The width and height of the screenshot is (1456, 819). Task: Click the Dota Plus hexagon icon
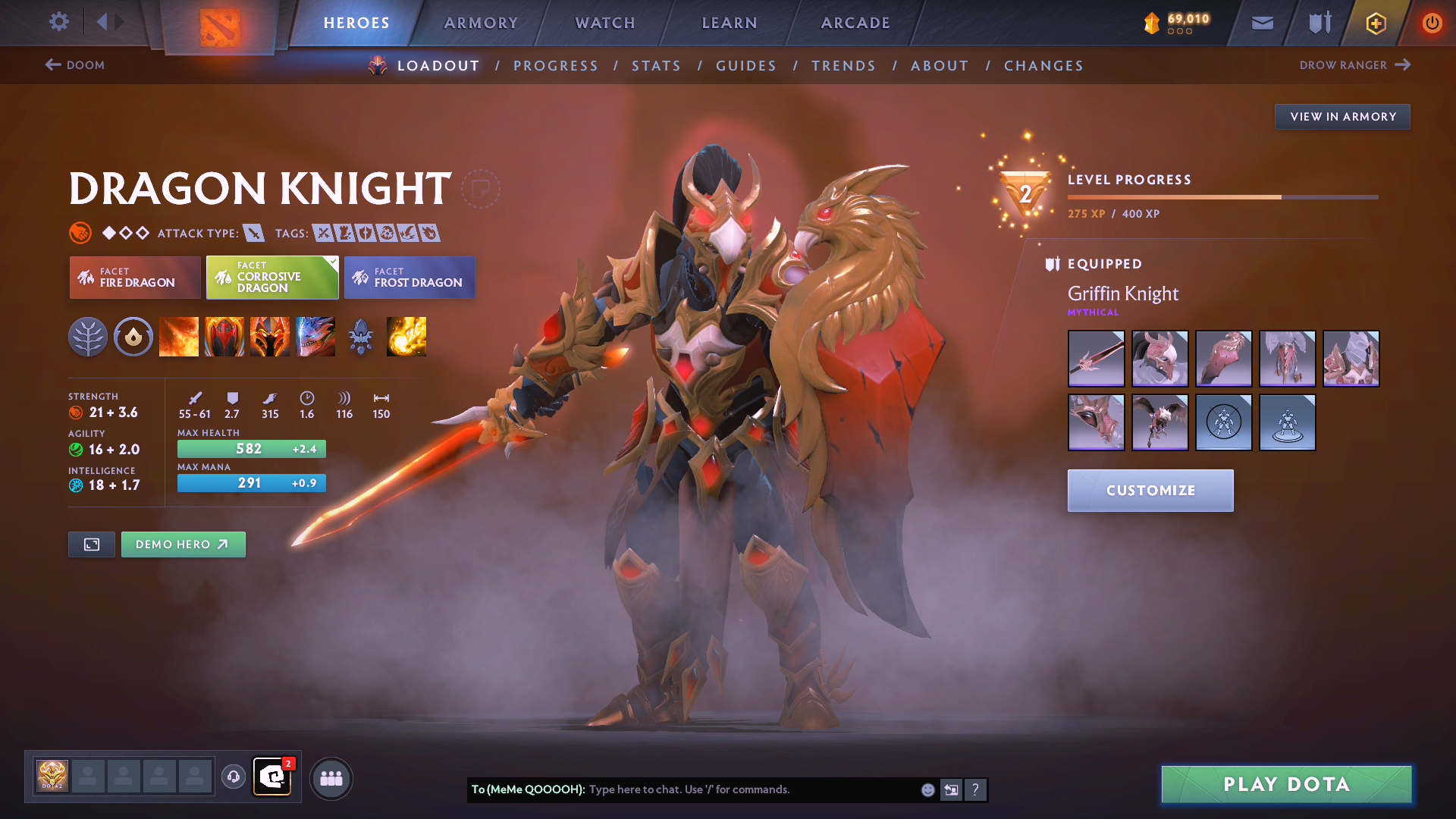click(x=1375, y=23)
